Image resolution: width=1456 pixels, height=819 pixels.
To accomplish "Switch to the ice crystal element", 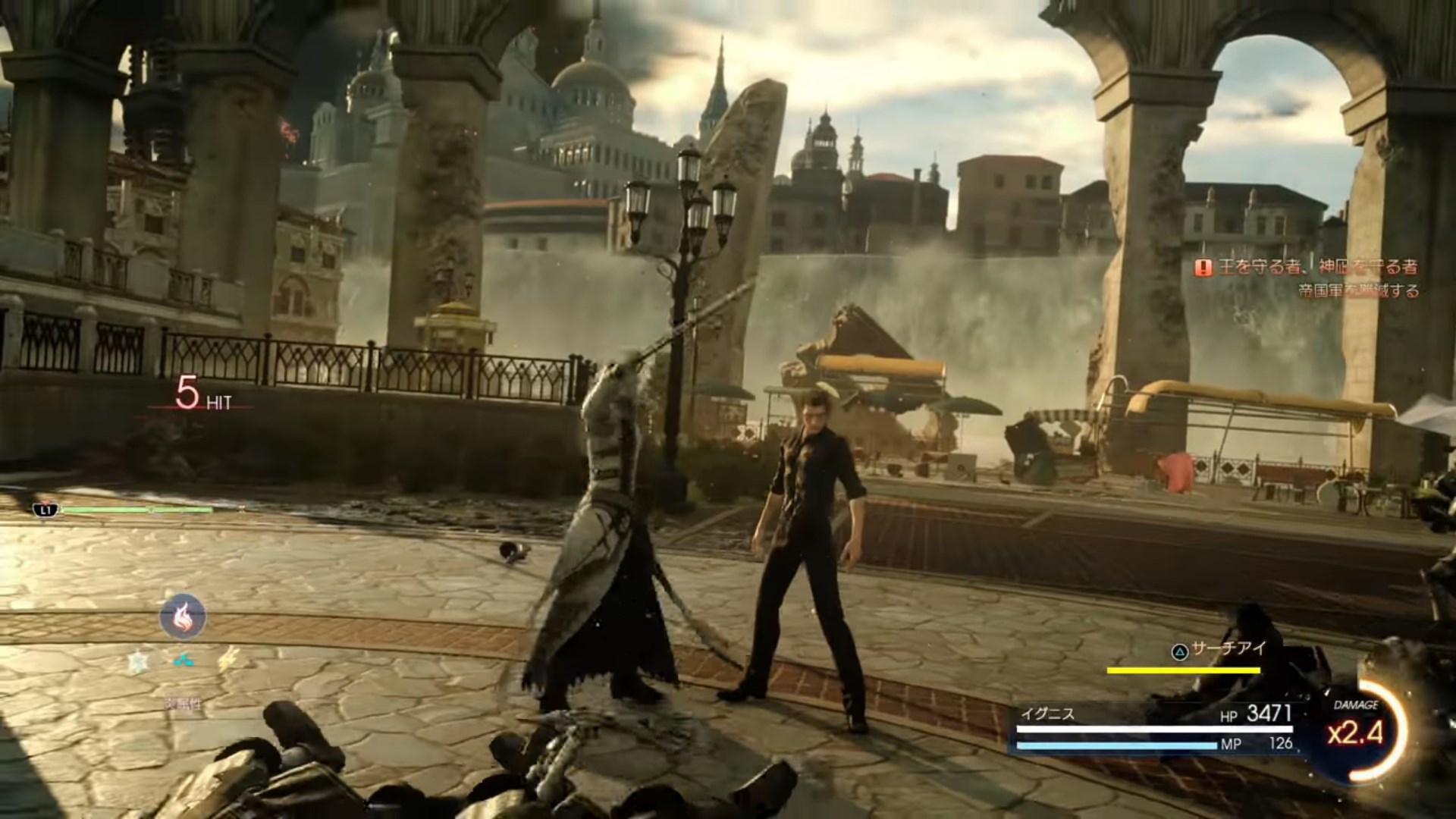I will [x=138, y=663].
